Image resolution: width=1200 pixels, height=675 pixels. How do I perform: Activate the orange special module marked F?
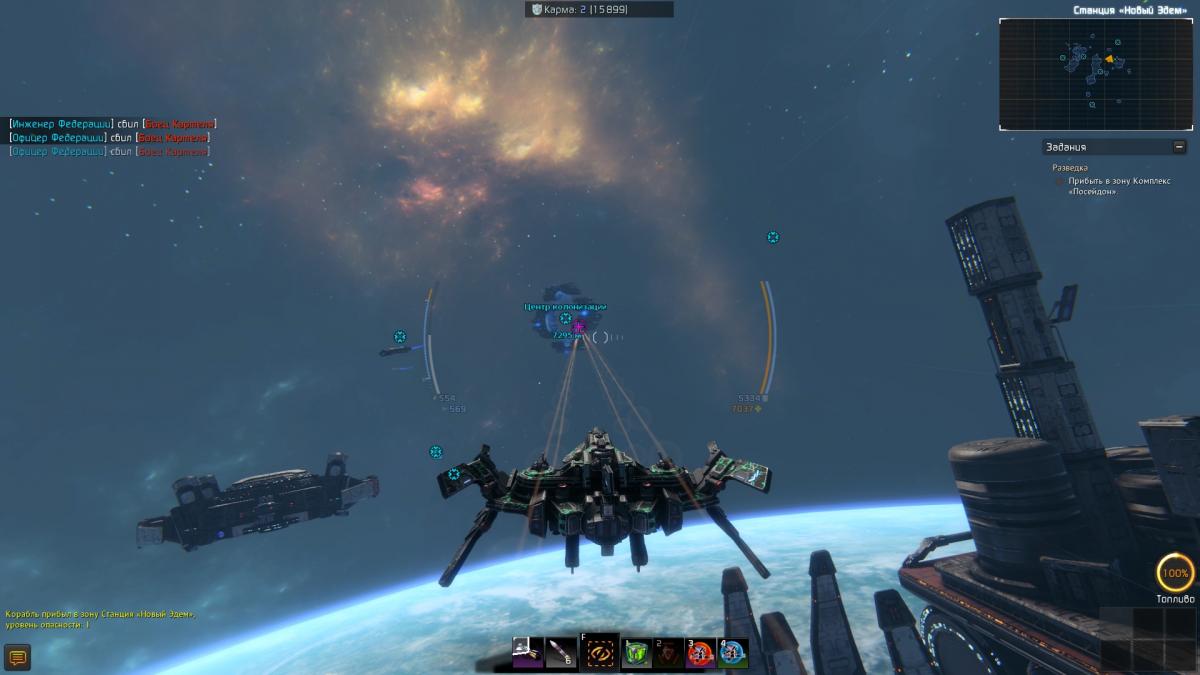[600, 653]
